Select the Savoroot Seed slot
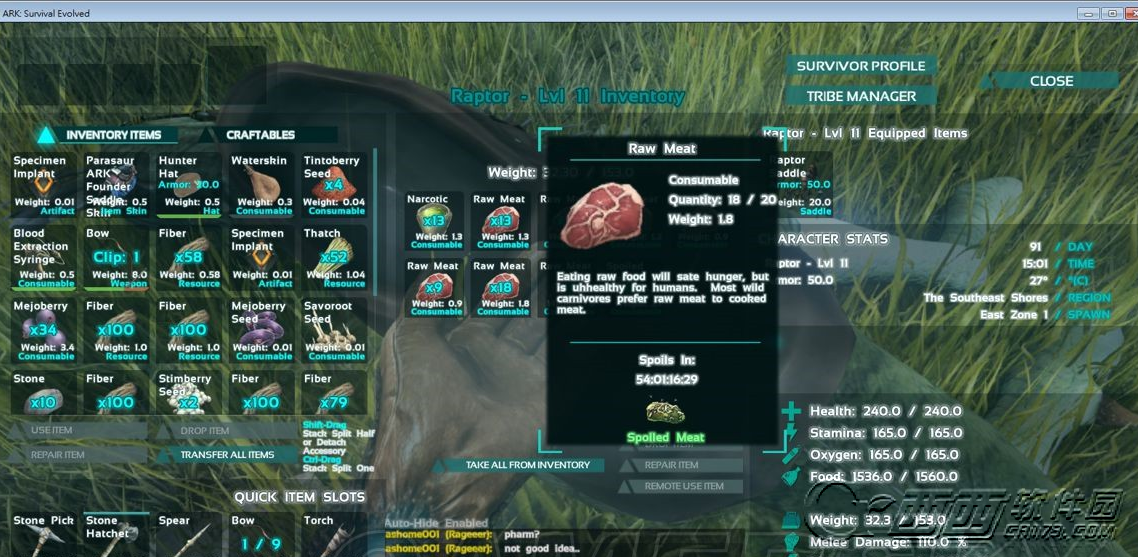This screenshot has height=557, width=1138. [x=334, y=330]
